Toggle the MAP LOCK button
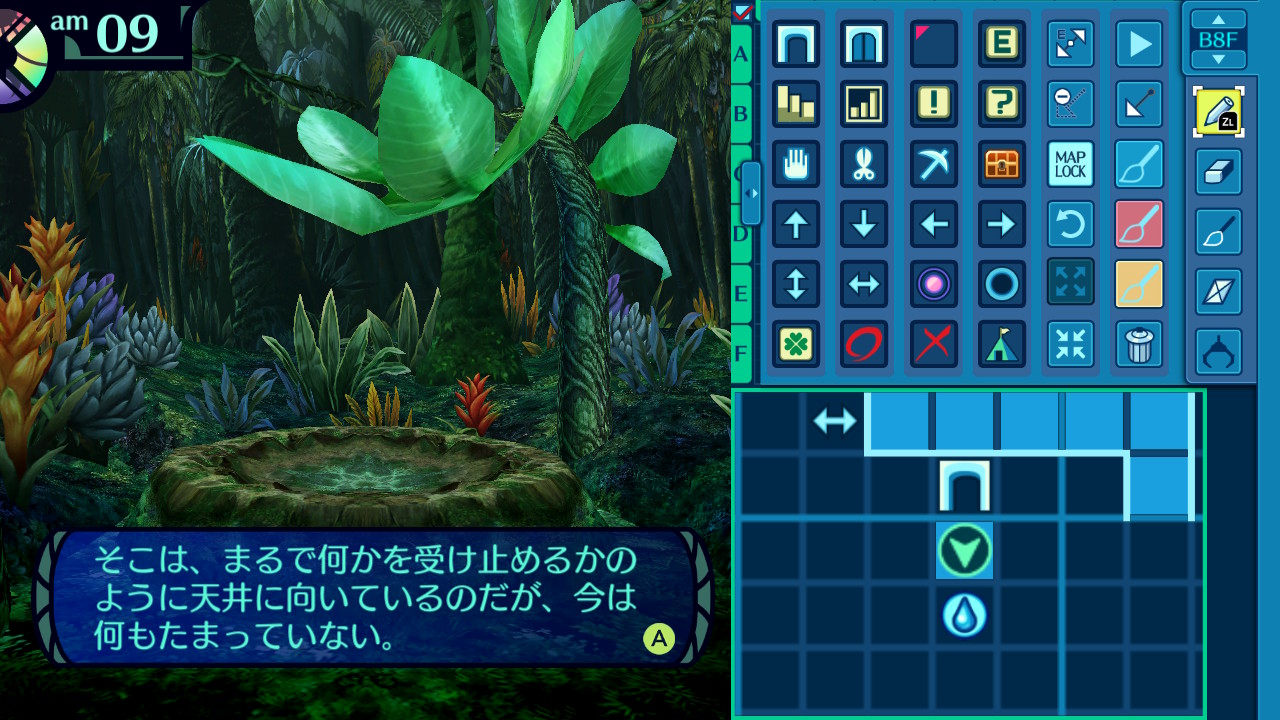This screenshot has width=1280, height=720. (1070, 164)
